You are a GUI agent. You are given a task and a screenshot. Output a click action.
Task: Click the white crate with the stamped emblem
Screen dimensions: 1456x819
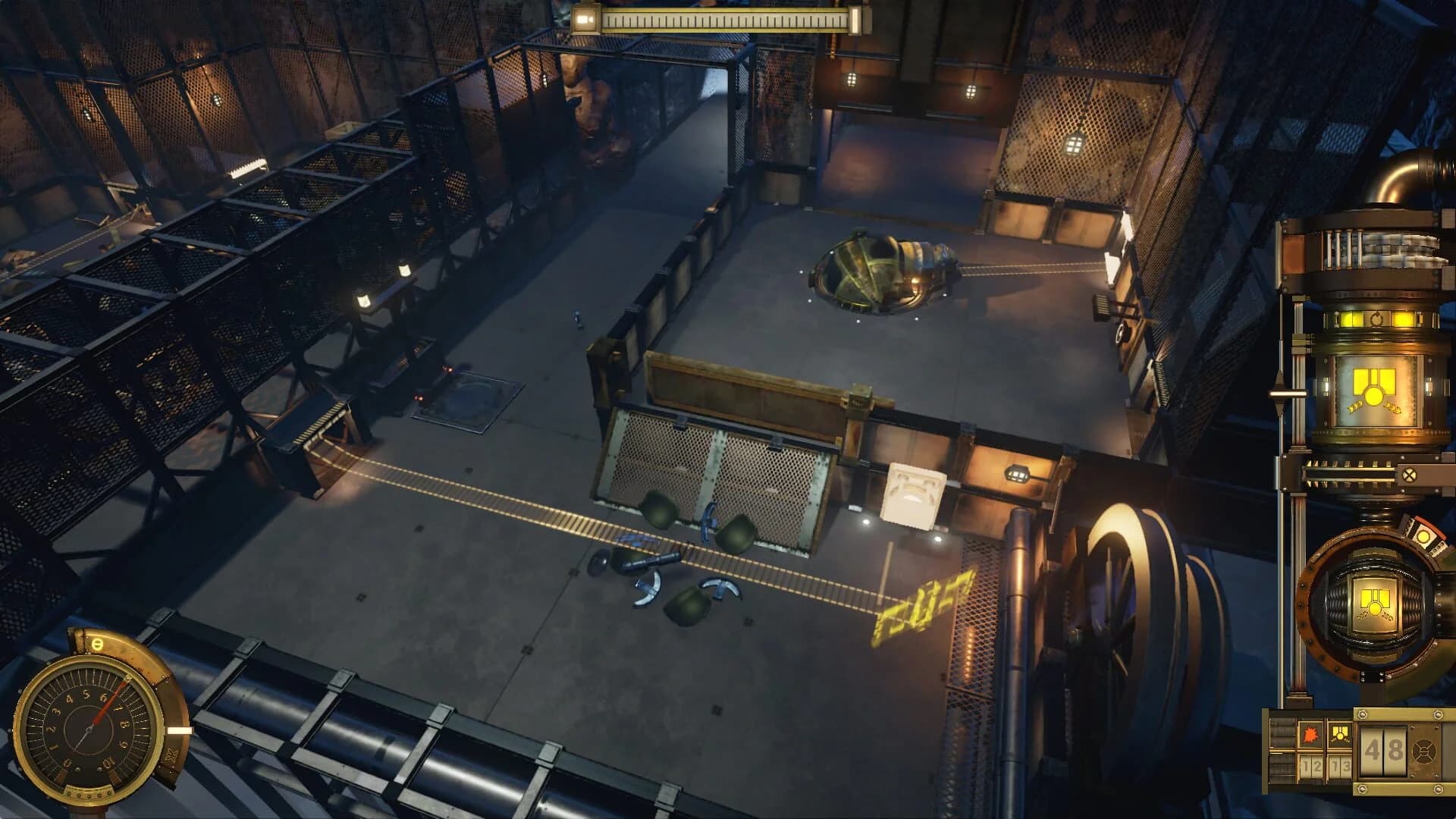tap(914, 493)
